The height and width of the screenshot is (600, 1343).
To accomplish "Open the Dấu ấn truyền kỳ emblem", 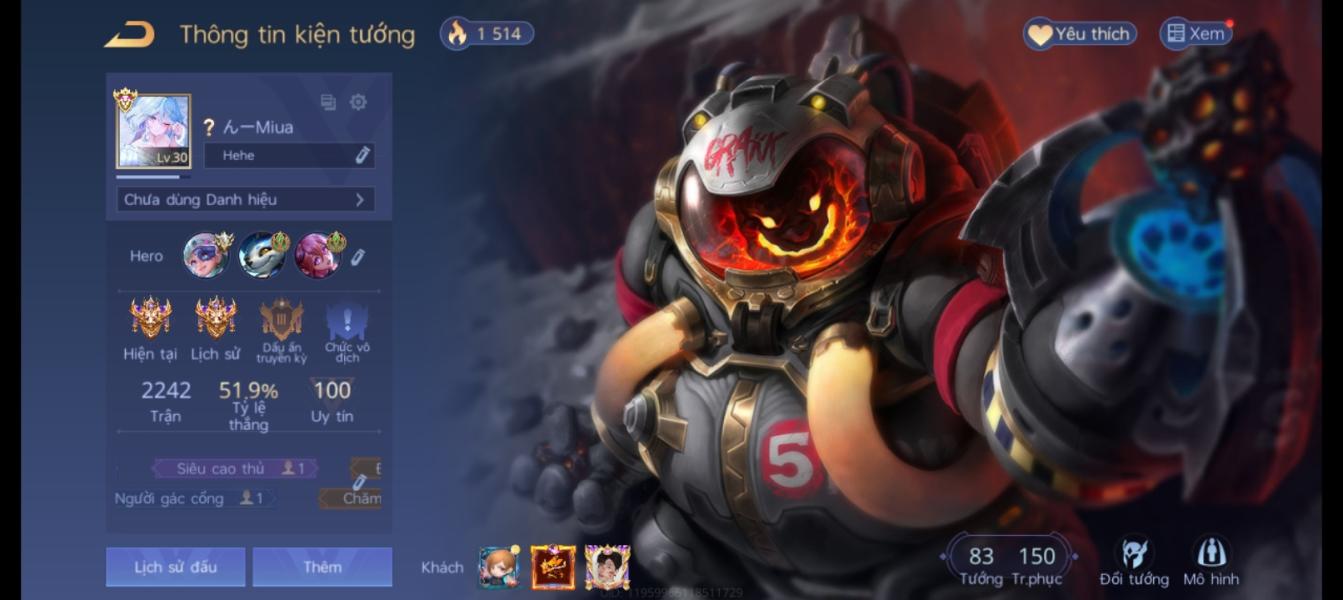I will [x=281, y=327].
